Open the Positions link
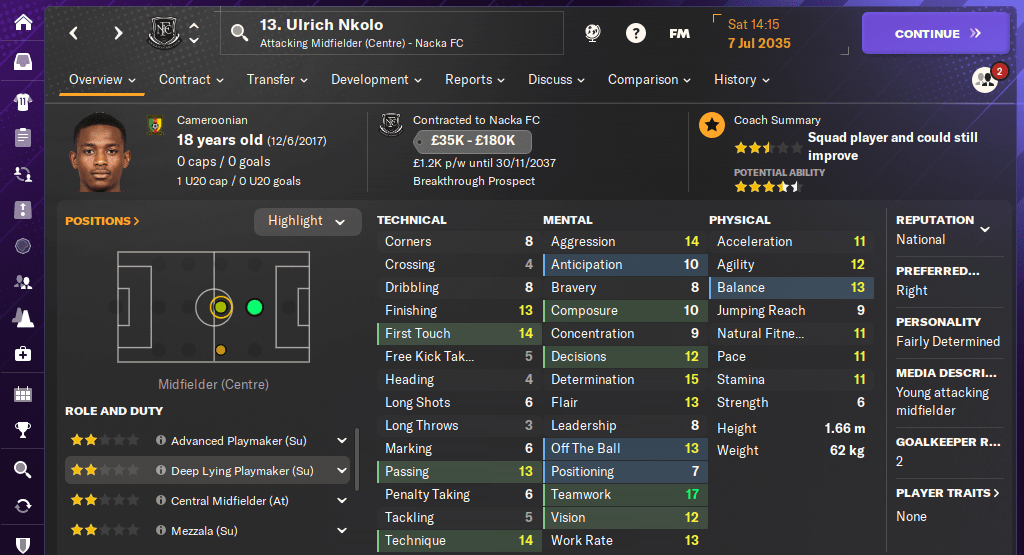The height and width of the screenshot is (555, 1024). [x=102, y=221]
